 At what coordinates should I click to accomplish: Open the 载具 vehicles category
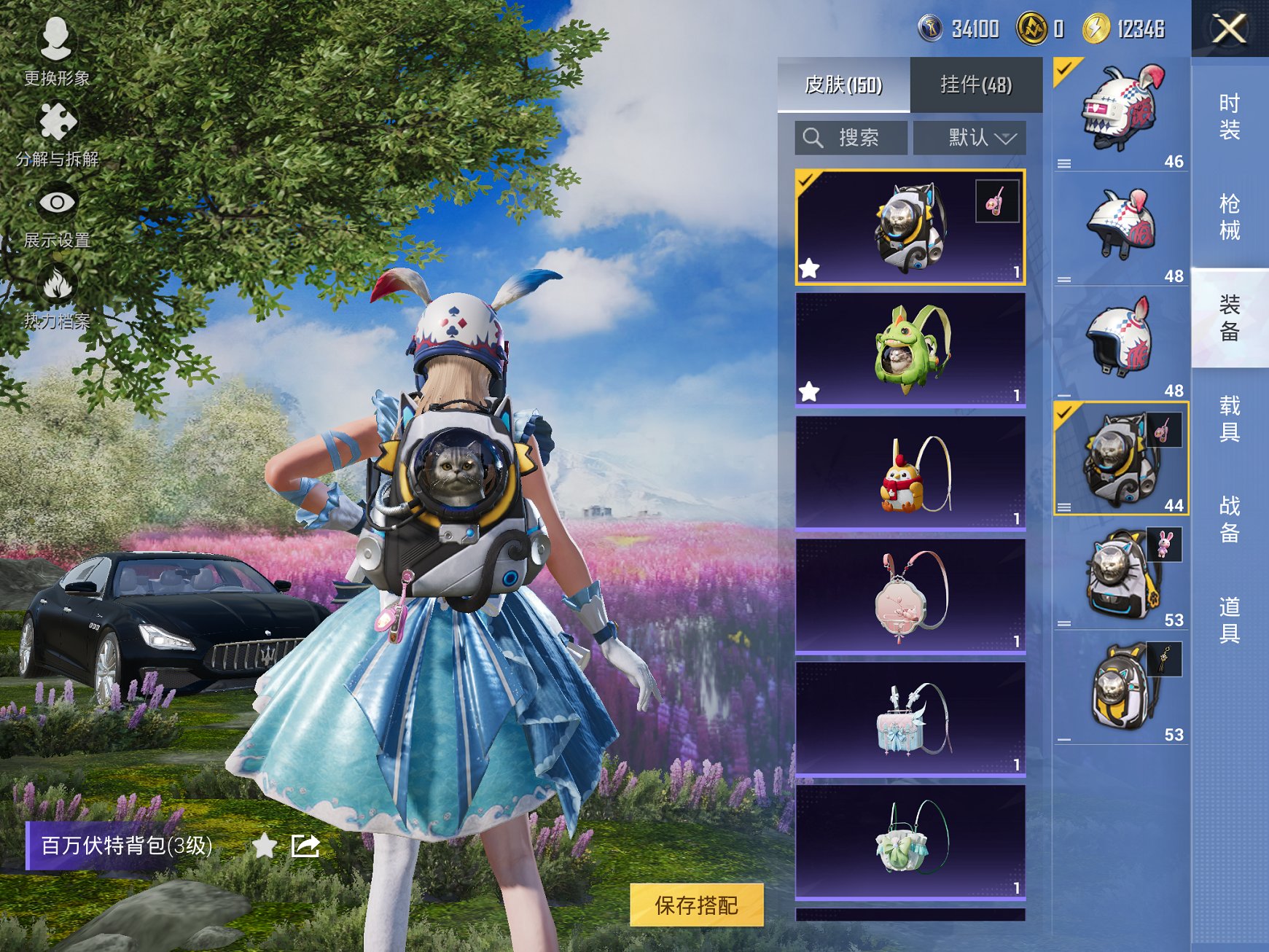click(1229, 418)
